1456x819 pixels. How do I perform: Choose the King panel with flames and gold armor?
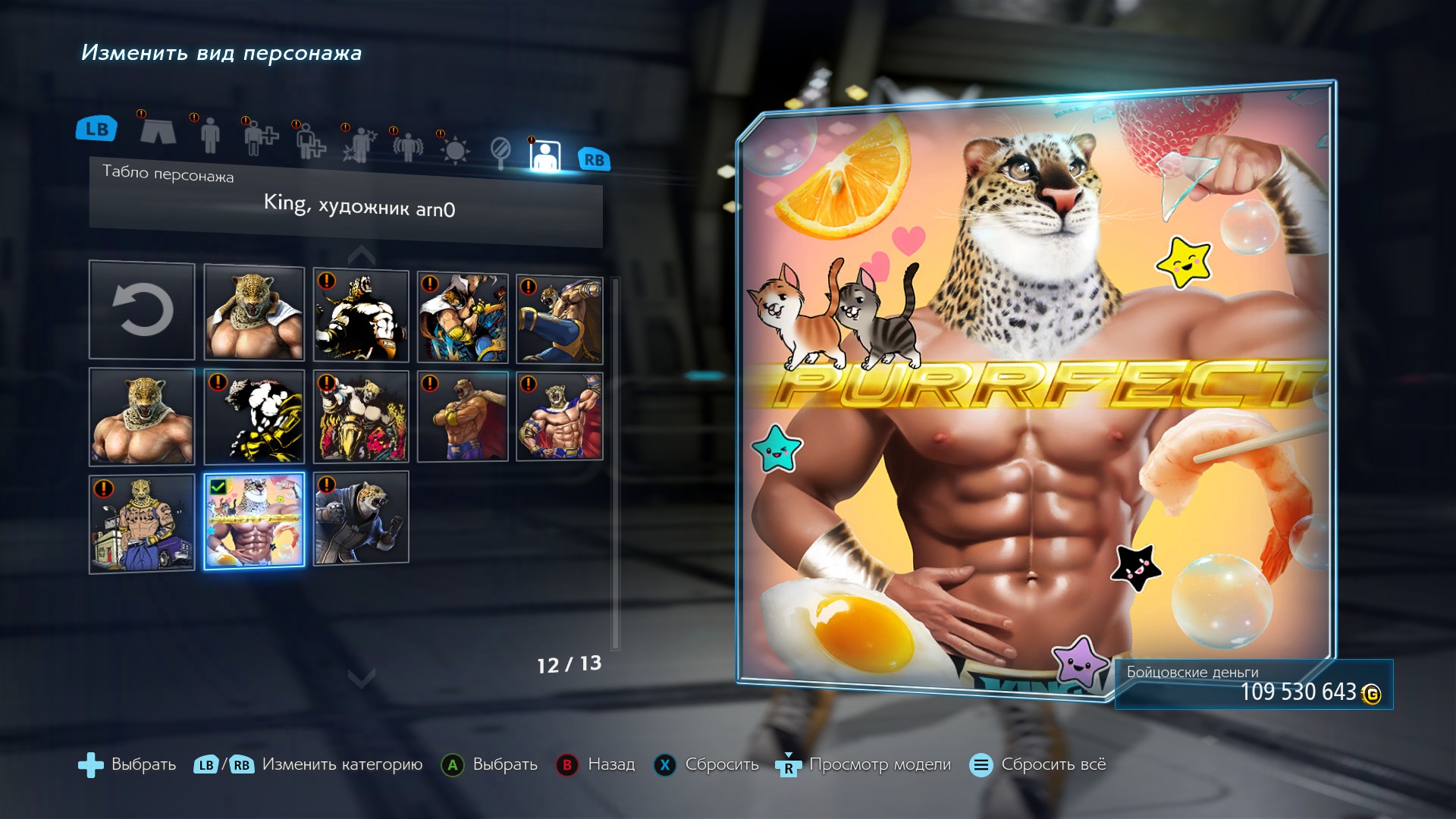pyautogui.click(x=361, y=416)
